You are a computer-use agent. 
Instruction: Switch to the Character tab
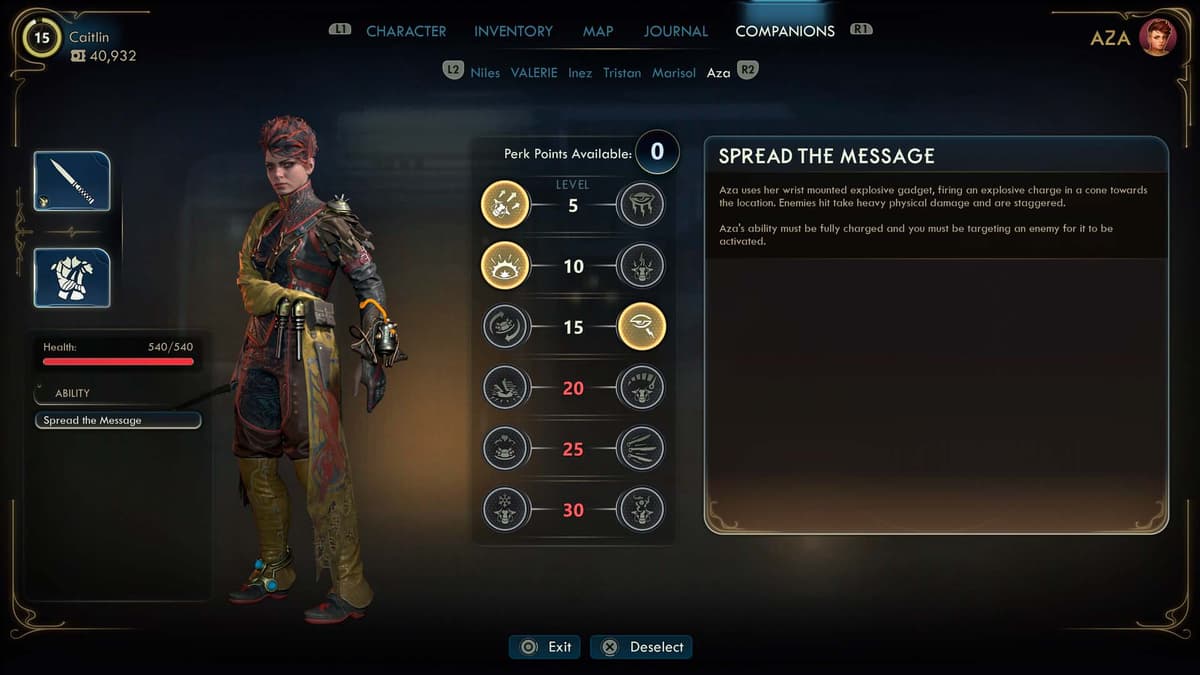(406, 31)
